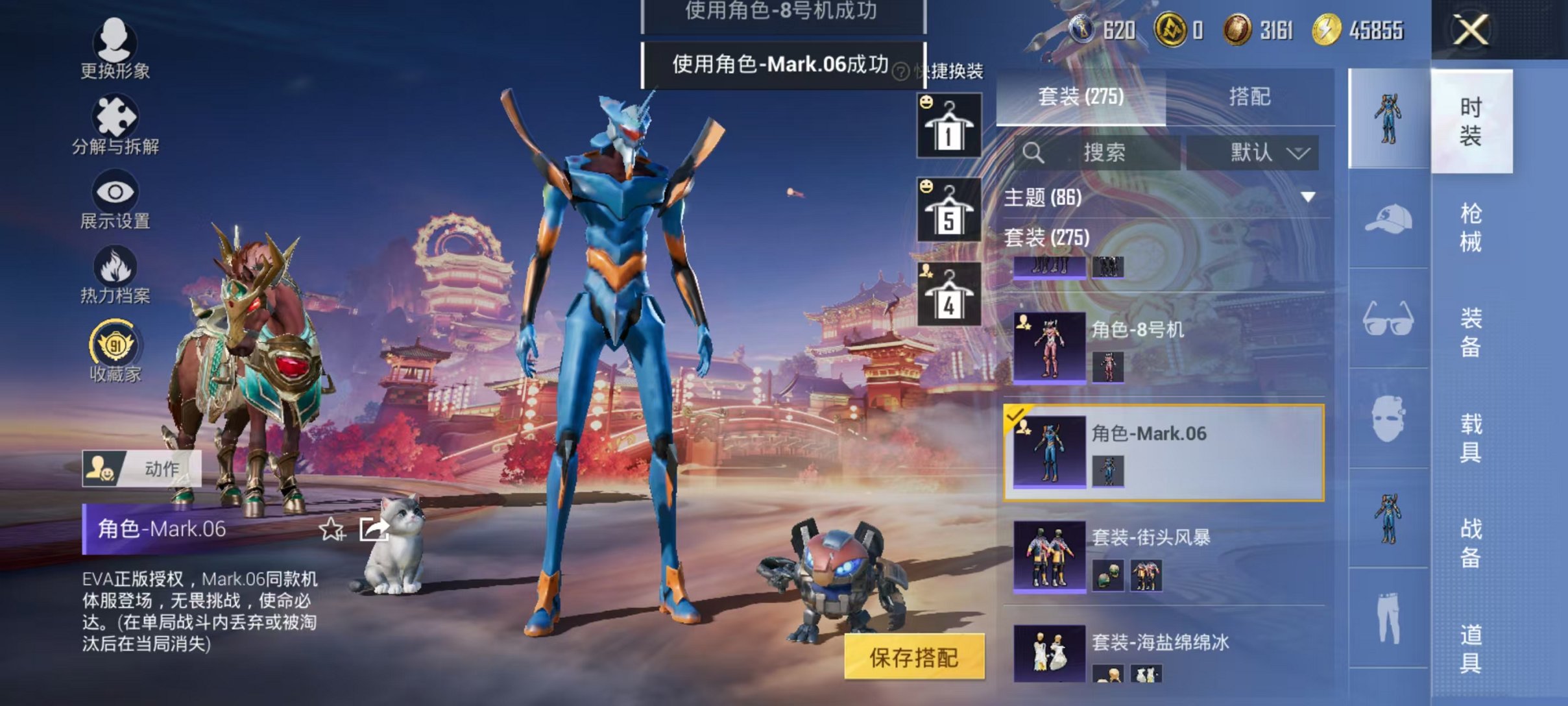Image resolution: width=1568 pixels, height=706 pixels.
Task: Select the 分解与拆解 dismantle tool
Action: point(115,117)
